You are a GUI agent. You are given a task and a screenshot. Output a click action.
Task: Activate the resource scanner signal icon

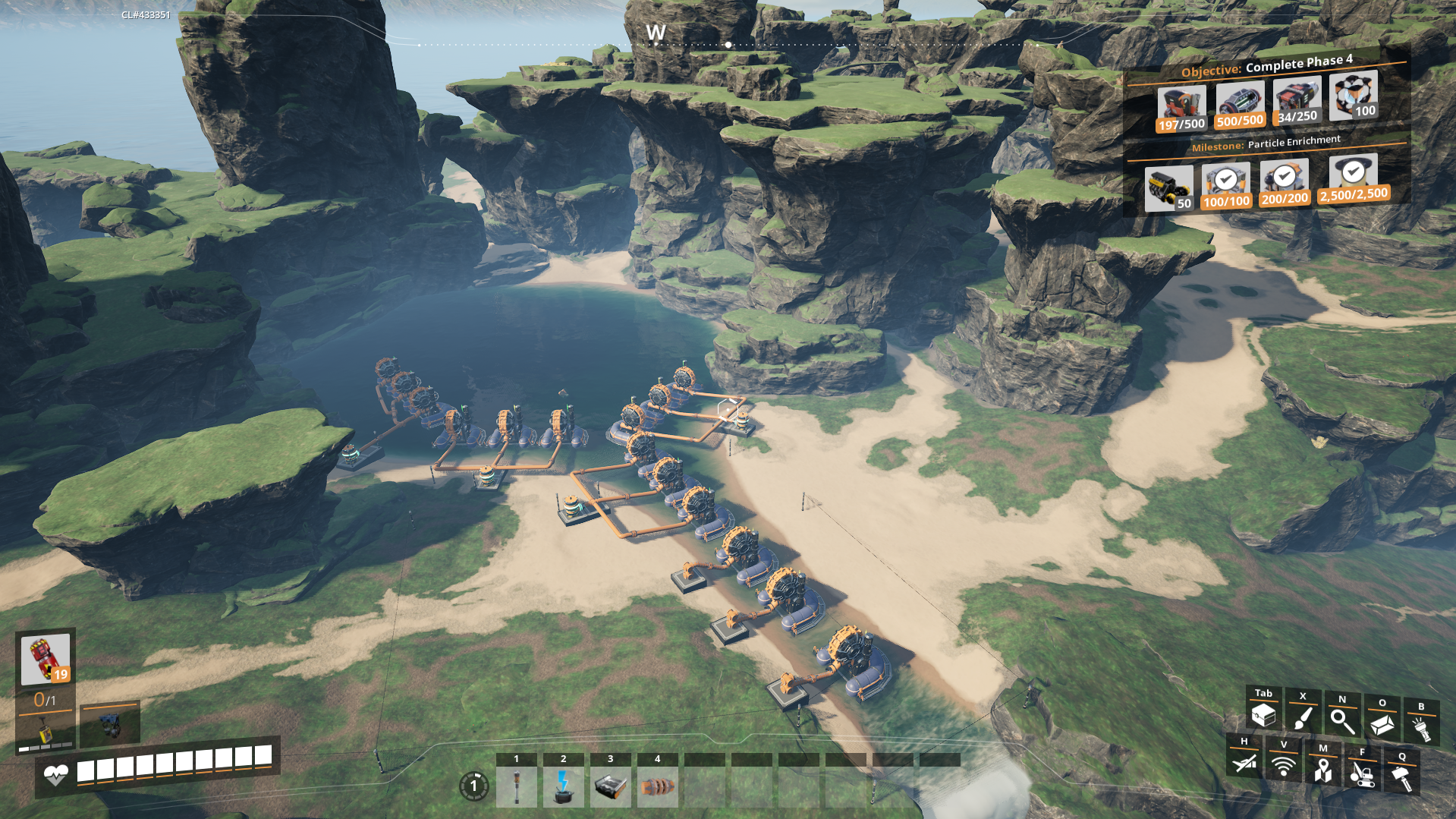(1283, 765)
